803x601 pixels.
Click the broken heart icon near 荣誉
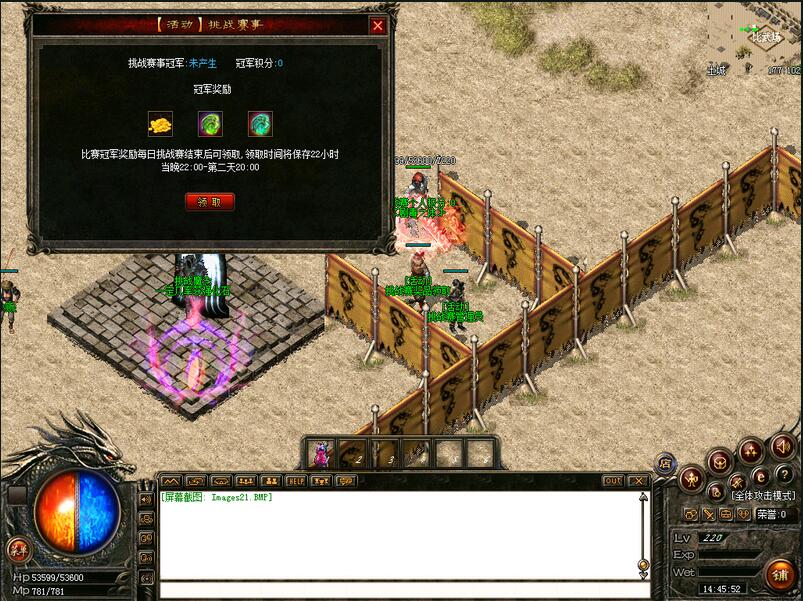coord(744,514)
